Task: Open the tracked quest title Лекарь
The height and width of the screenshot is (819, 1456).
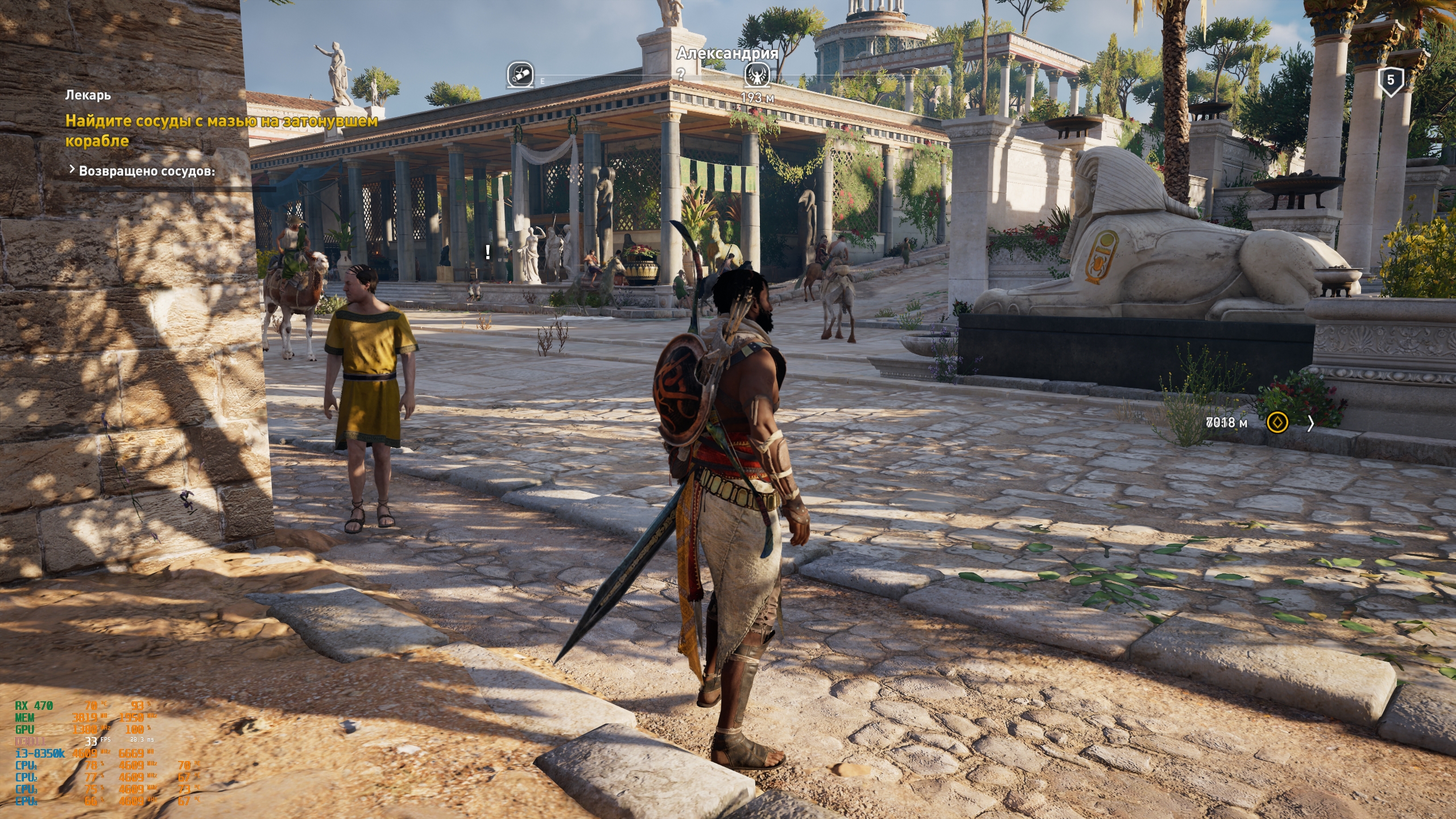Action: [x=88, y=95]
